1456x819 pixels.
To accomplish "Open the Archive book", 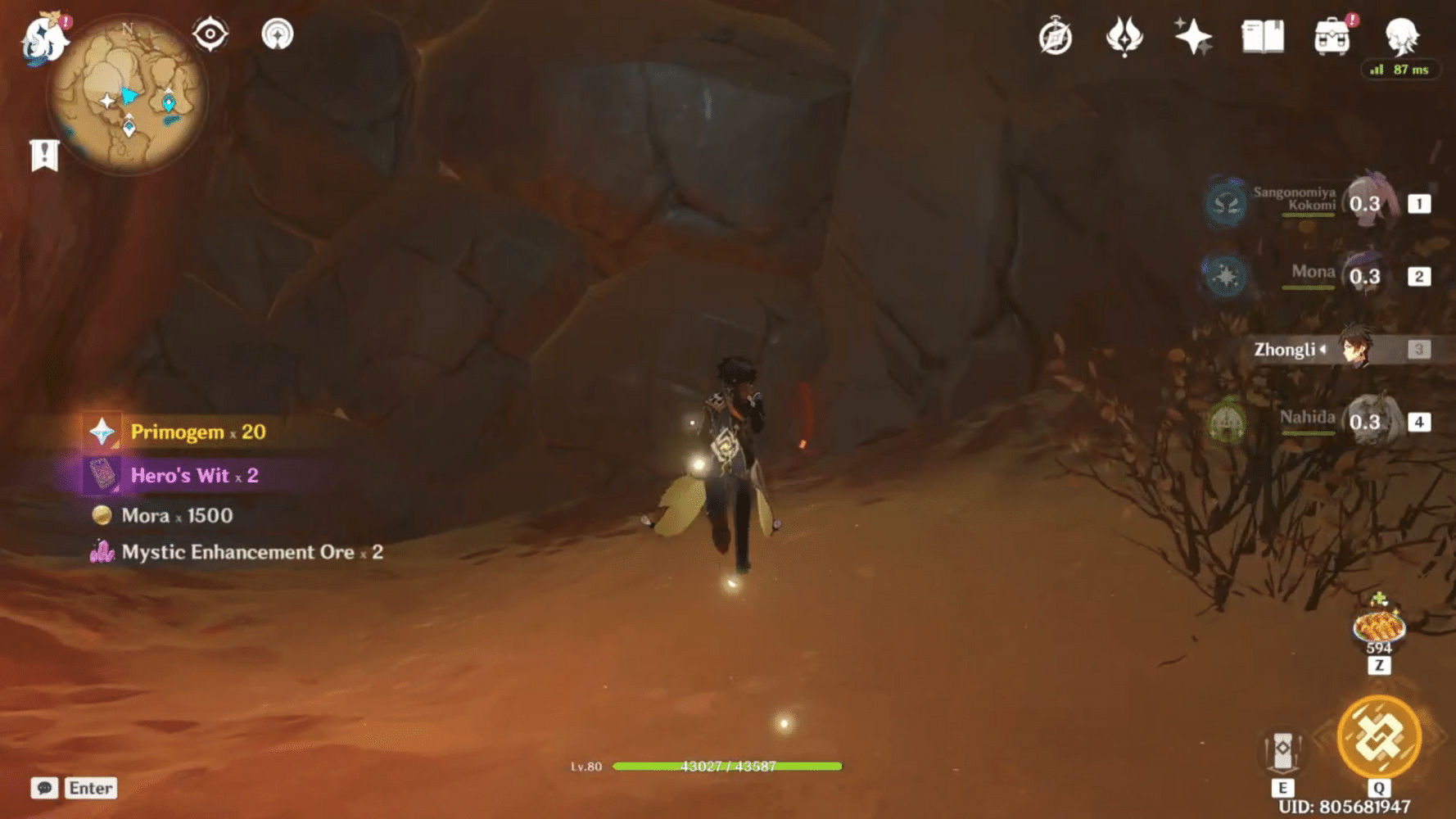I will [1263, 37].
